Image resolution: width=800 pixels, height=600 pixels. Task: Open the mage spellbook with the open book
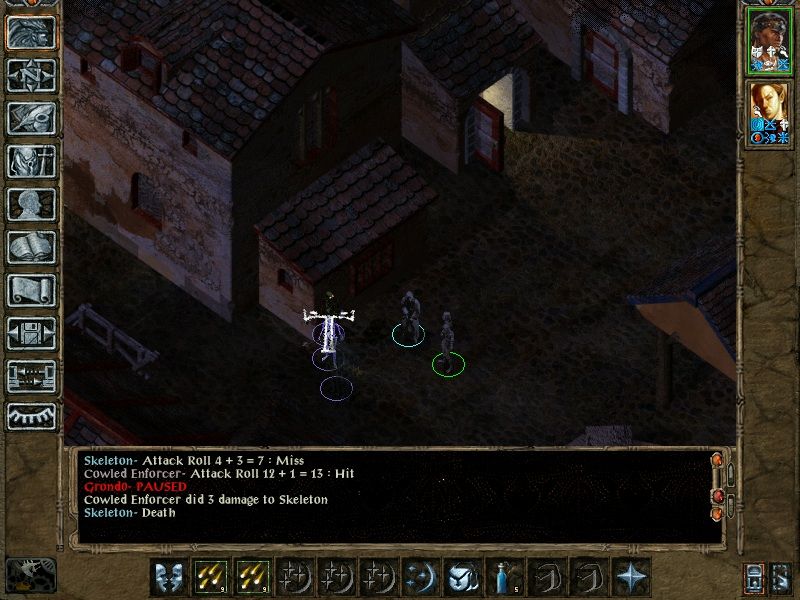pyautogui.click(x=31, y=248)
